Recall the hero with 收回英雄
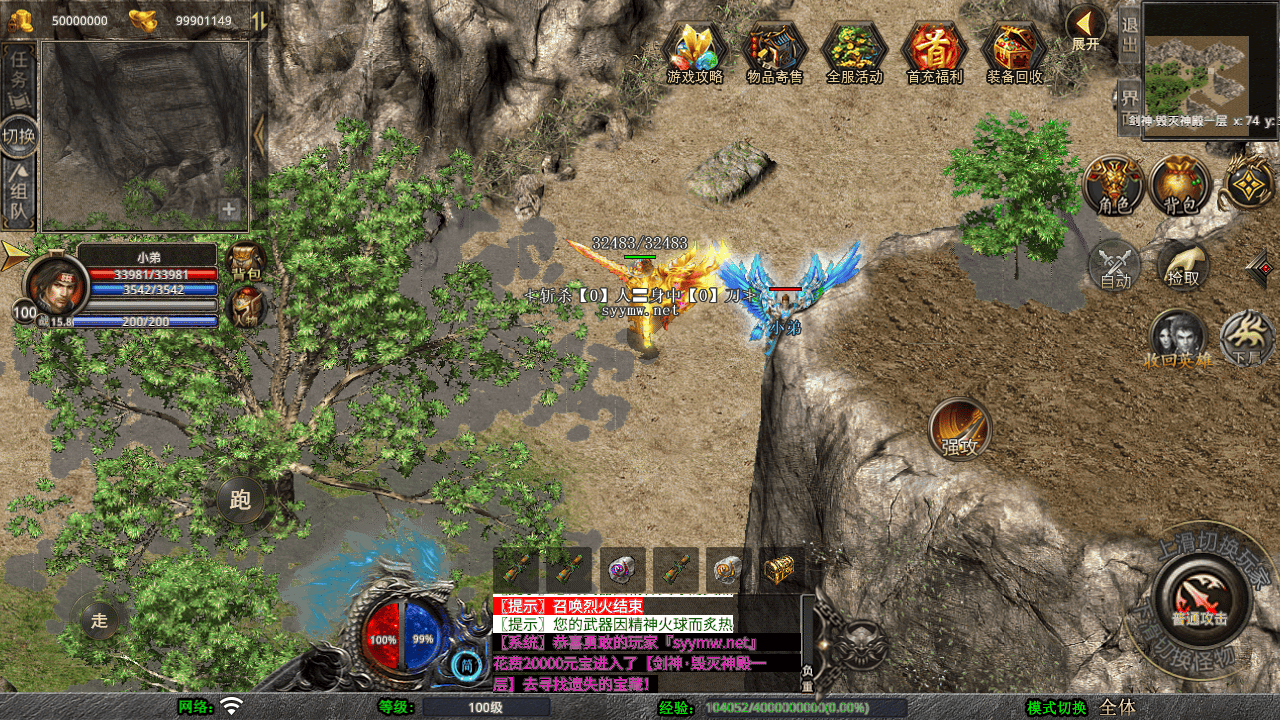 pos(1177,338)
